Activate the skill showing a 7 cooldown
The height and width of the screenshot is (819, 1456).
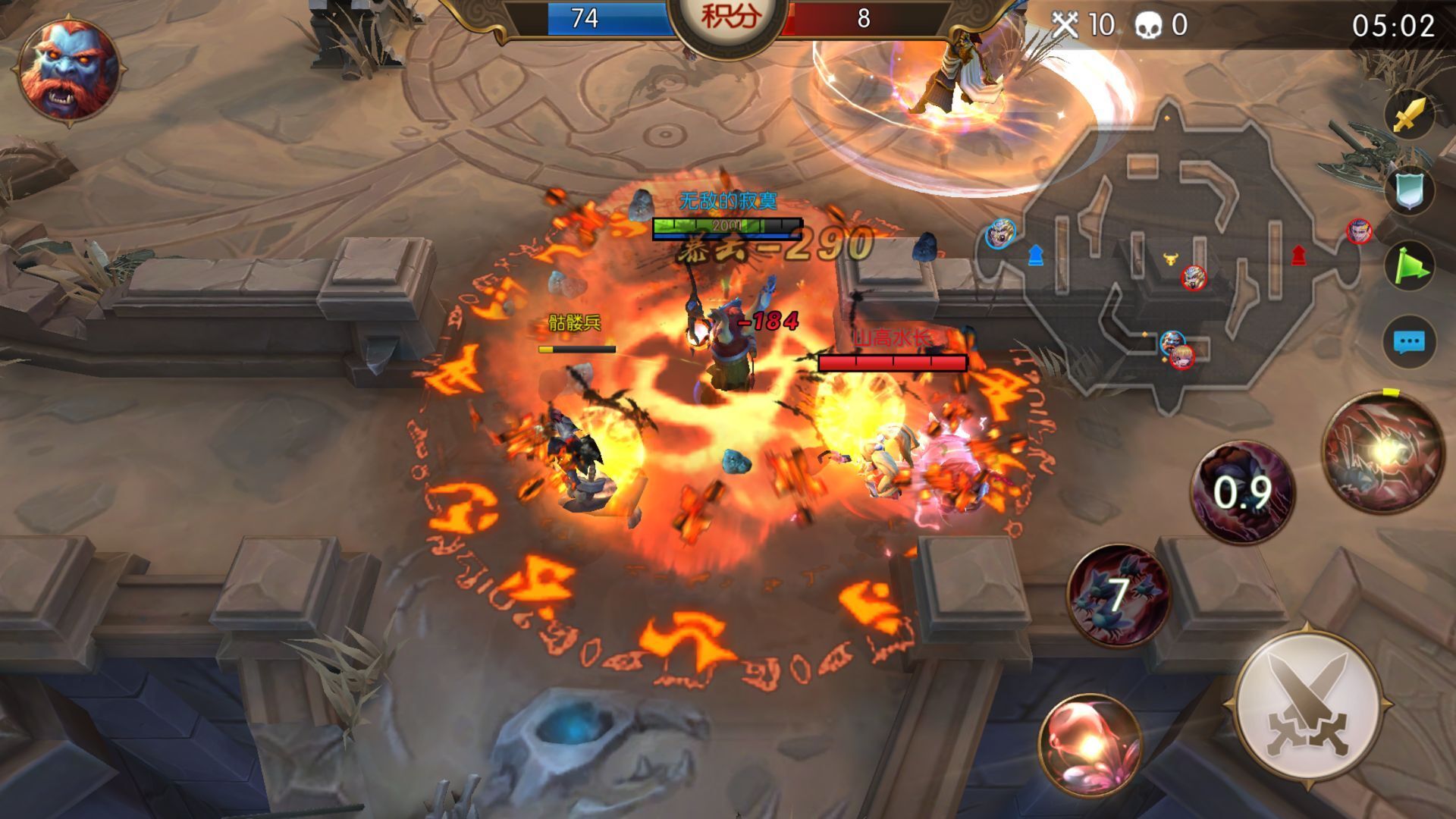[1118, 593]
